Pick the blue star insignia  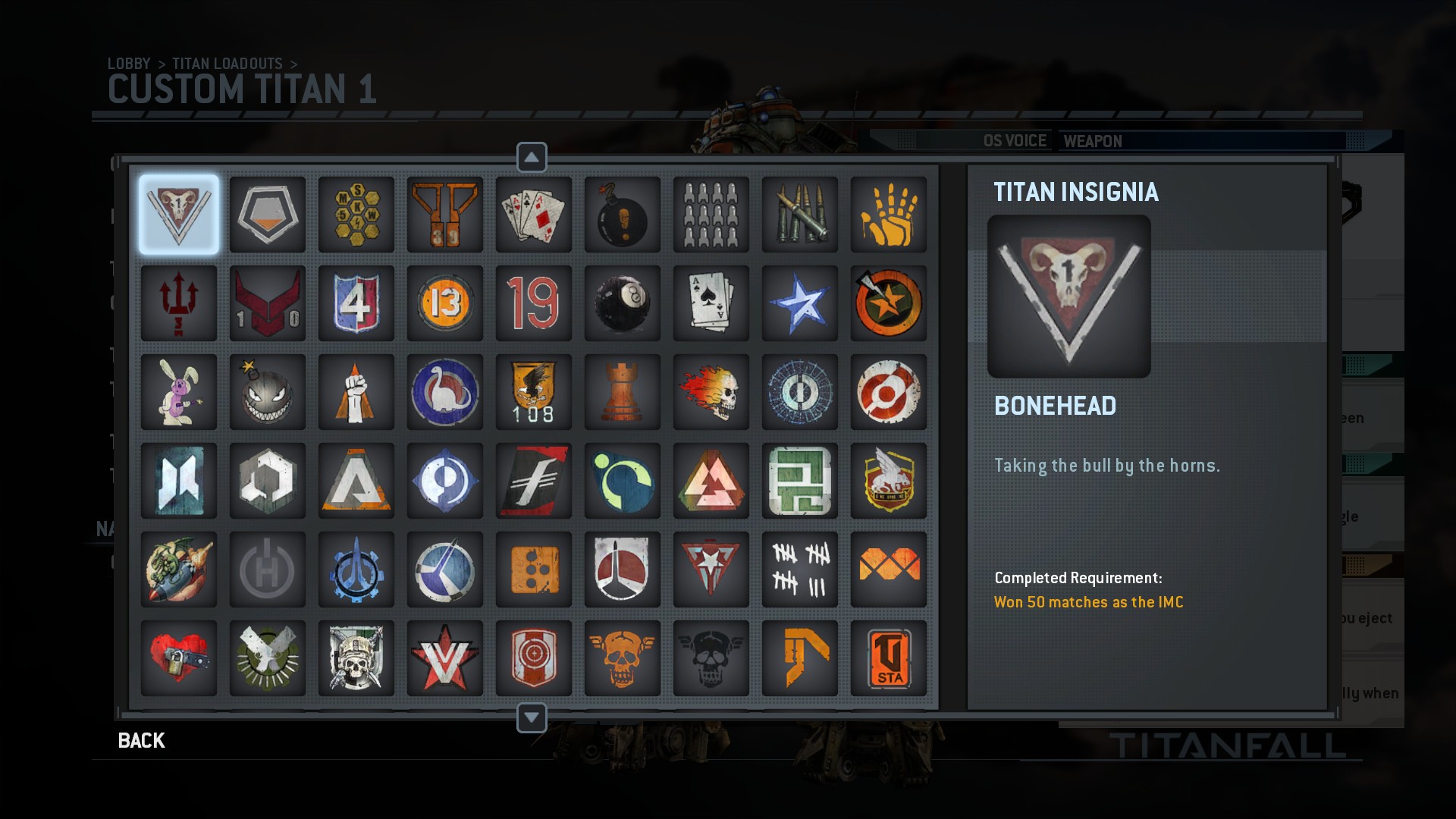pos(799,303)
